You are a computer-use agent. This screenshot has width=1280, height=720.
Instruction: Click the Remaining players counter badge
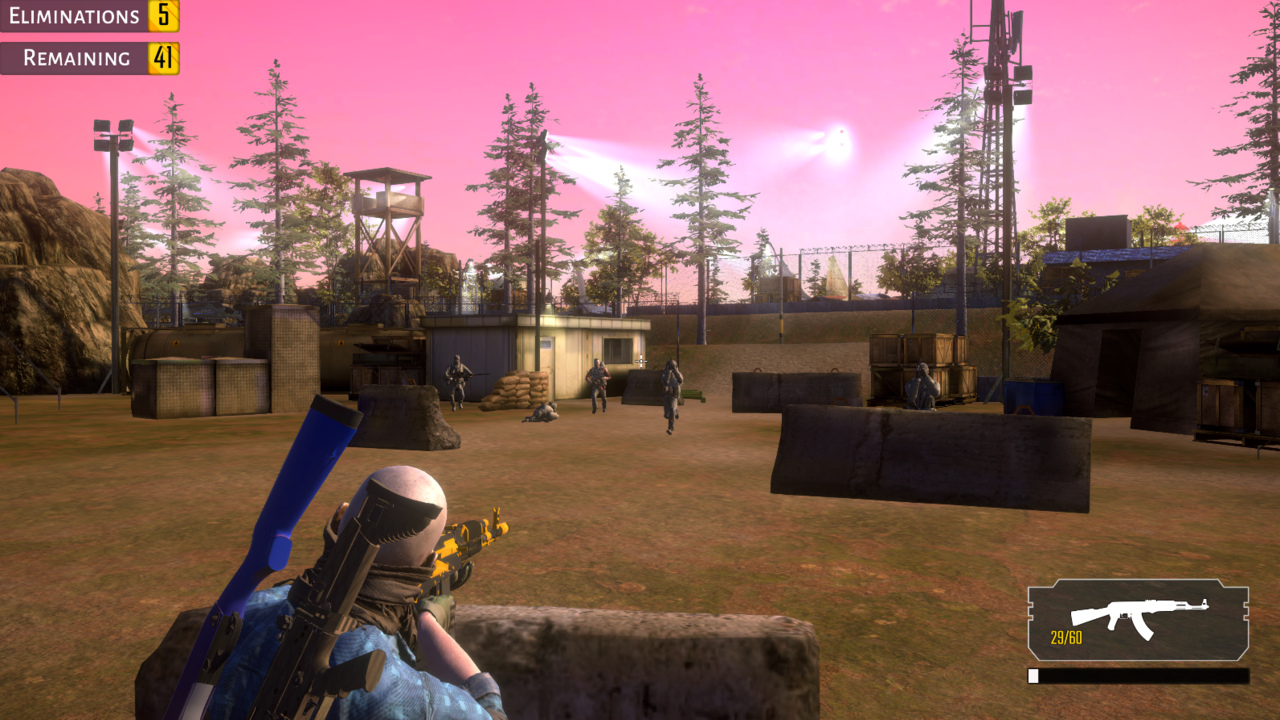pos(160,58)
